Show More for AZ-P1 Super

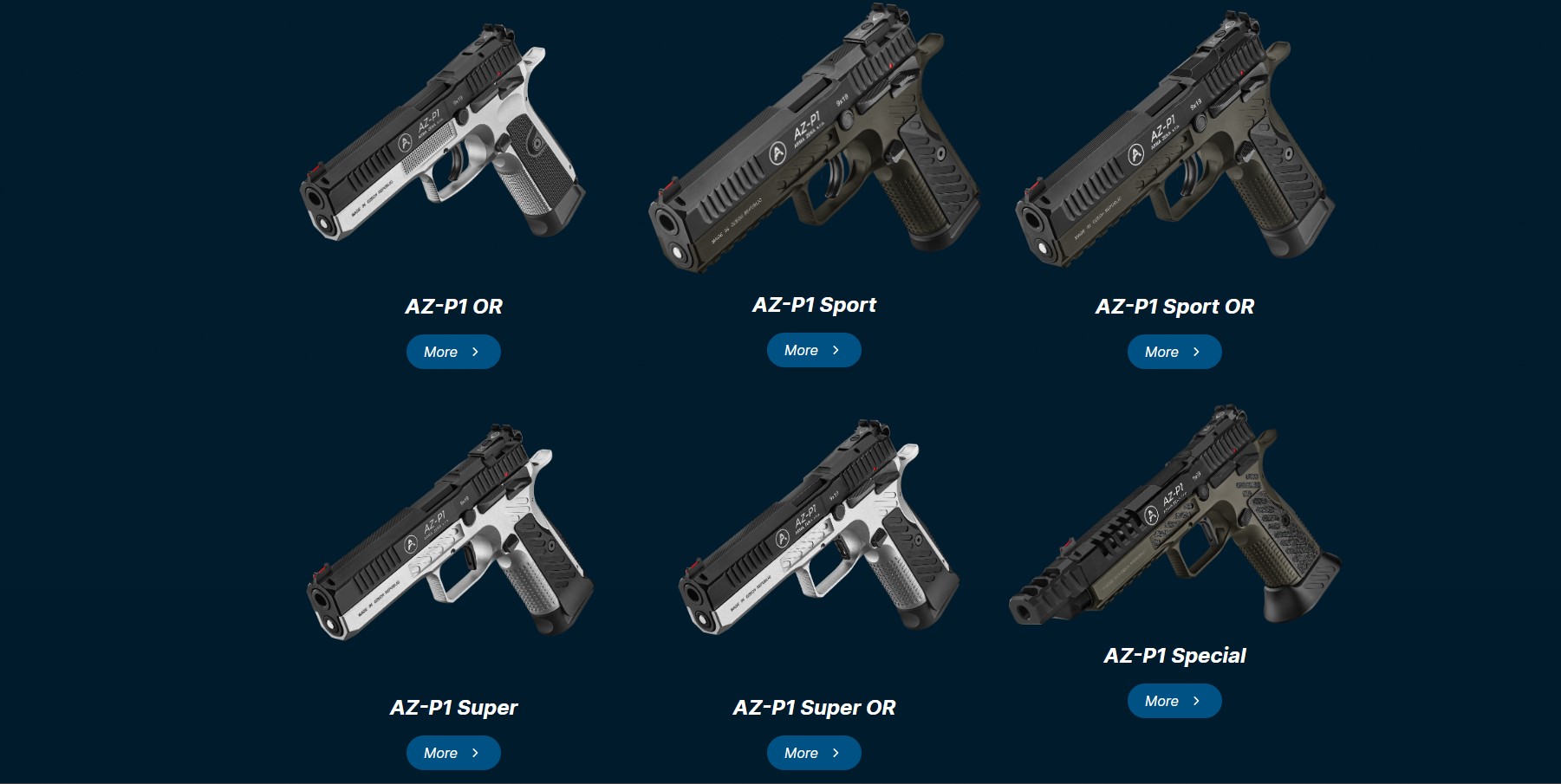coord(453,753)
